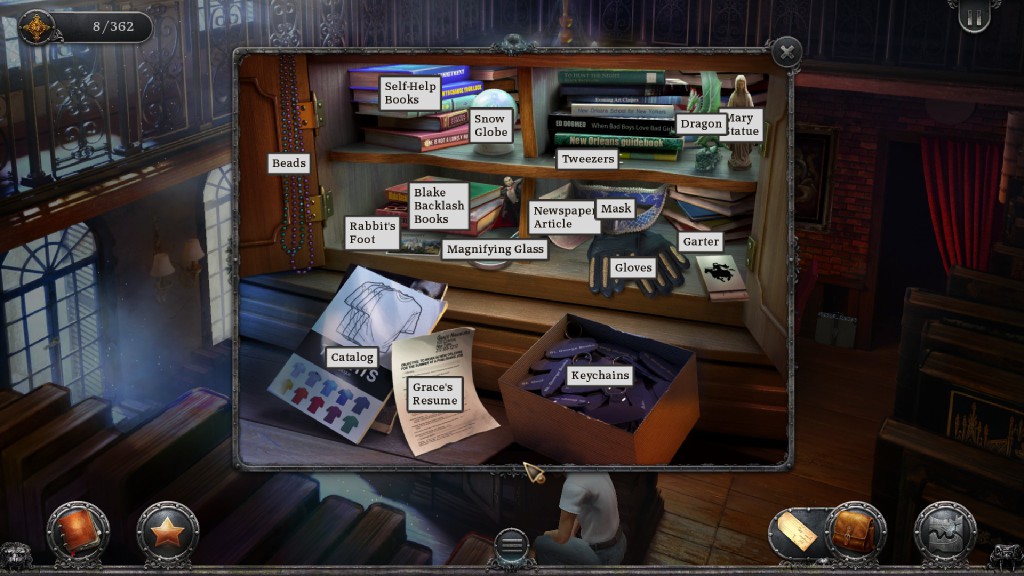The height and width of the screenshot is (576, 1024).
Task: Select the Snow Globe label
Action: [x=490, y=126]
